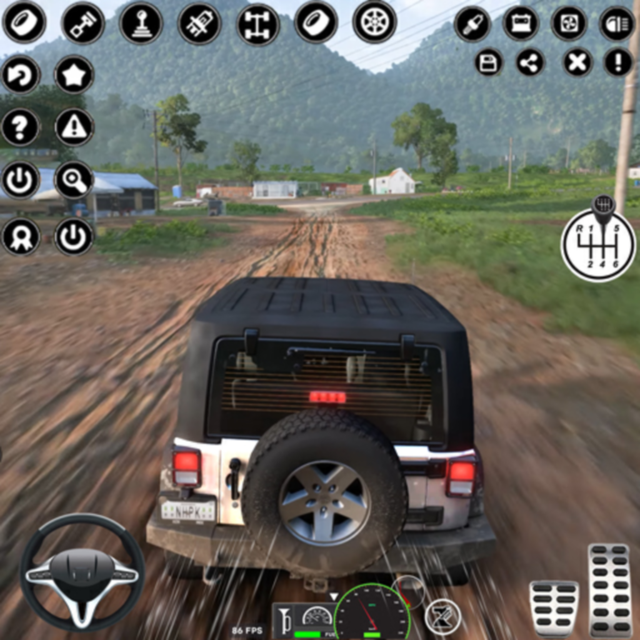
Task: Step on the accelerator pedal
Action: 609,588
